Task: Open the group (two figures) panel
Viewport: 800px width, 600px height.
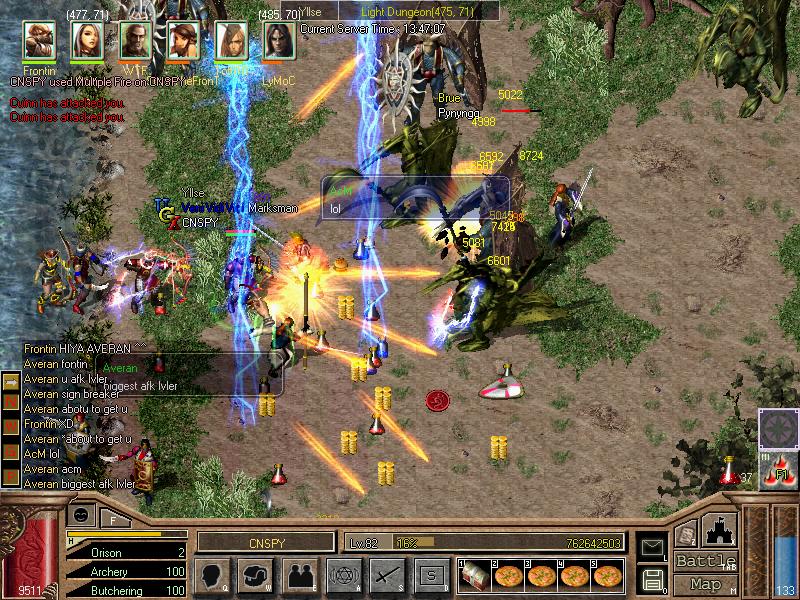Action: [x=298, y=575]
